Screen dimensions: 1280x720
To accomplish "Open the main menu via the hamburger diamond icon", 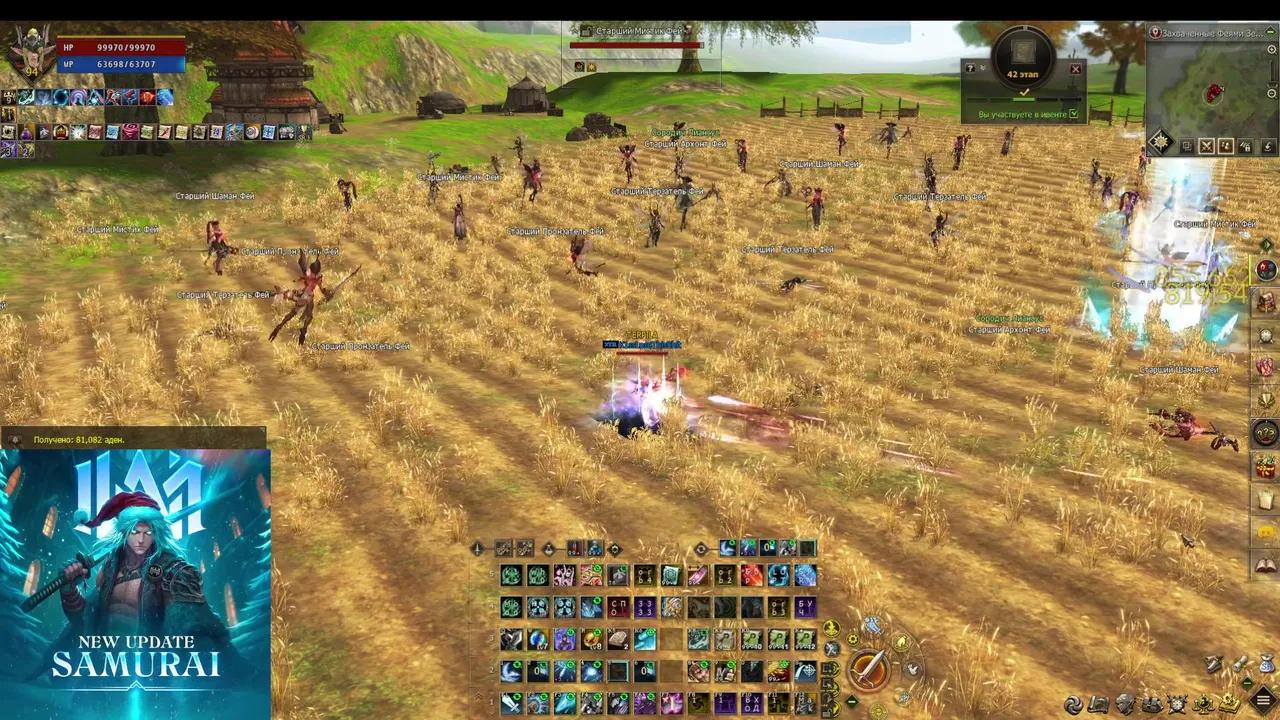I will (1263, 699).
